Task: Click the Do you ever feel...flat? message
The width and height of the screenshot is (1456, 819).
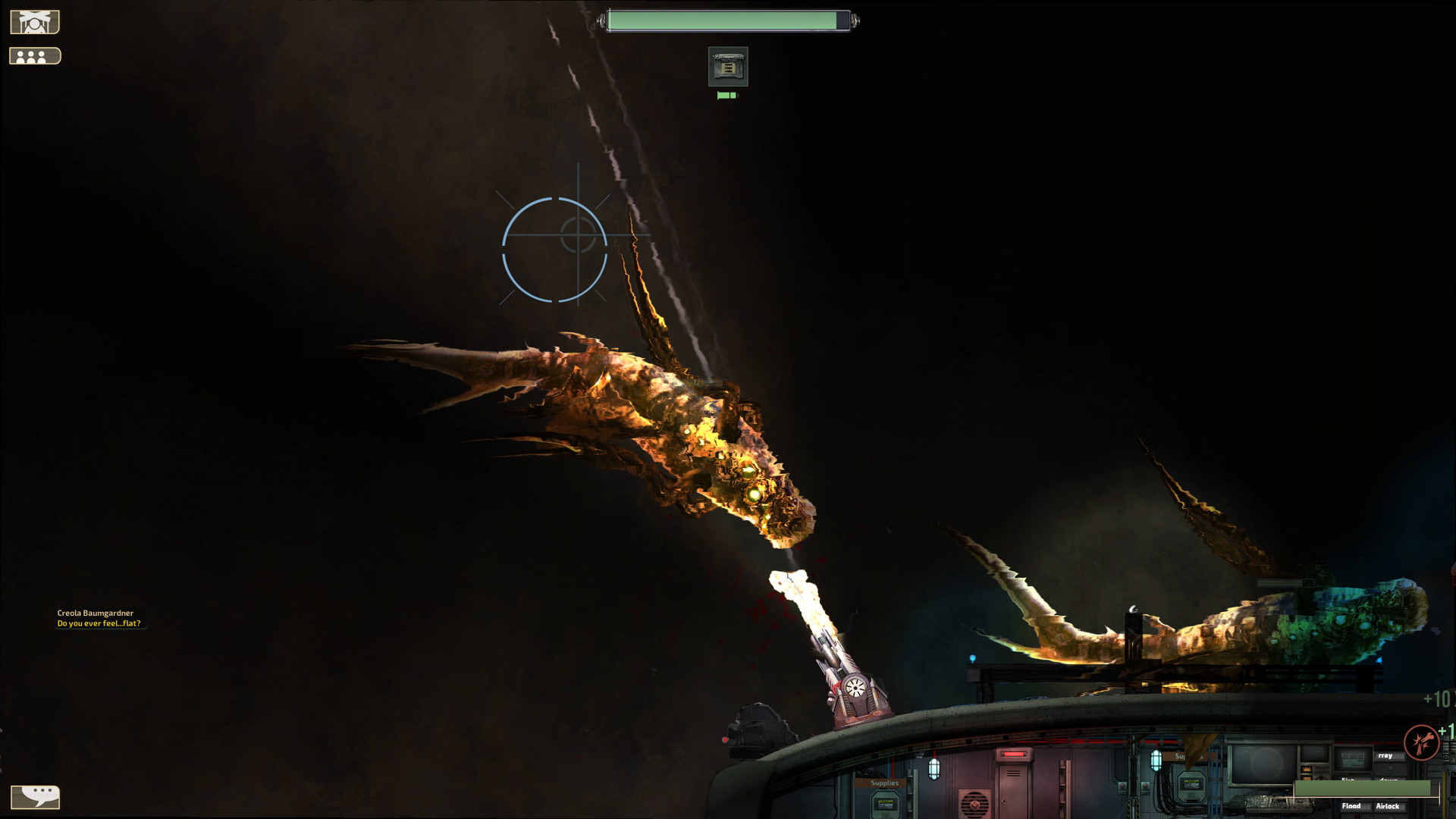Action: point(101,622)
